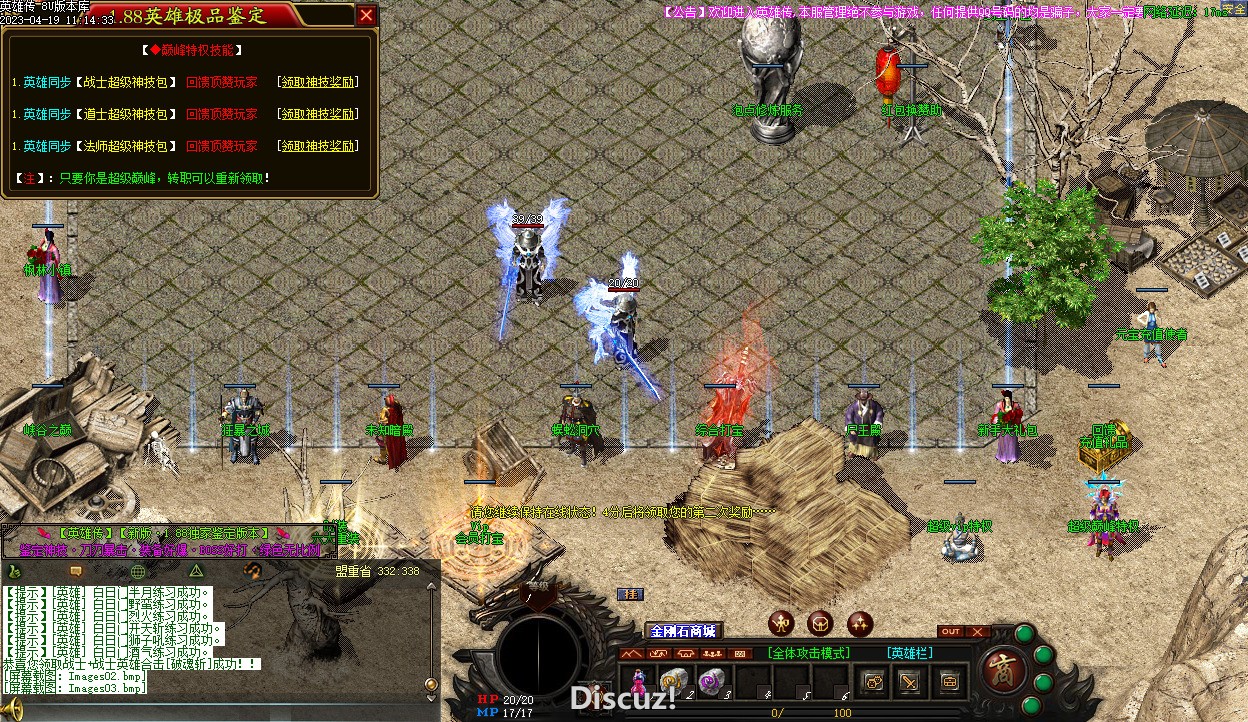Select the speech bubble chat channel icon
This screenshot has height=722, width=1248.
tap(74, 571)
